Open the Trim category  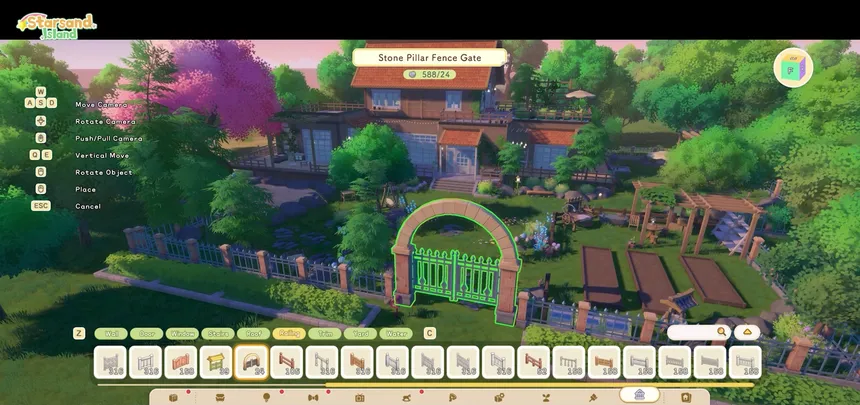pyautogui.click(x=324, y=333)
